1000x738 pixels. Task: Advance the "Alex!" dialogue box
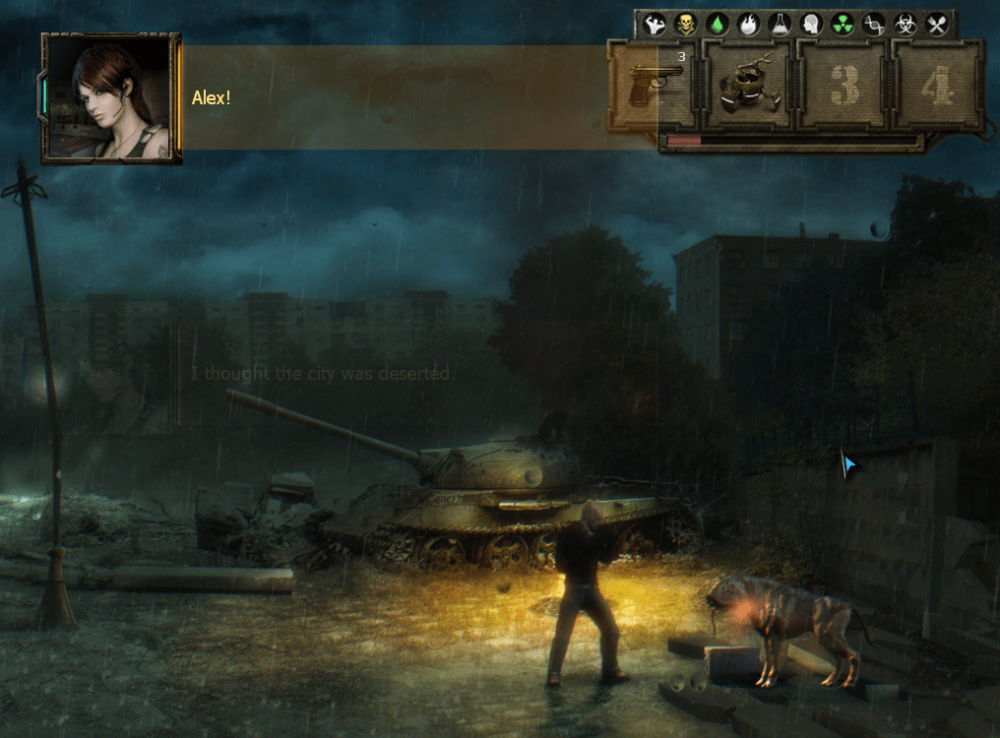(x=400, y=98)
